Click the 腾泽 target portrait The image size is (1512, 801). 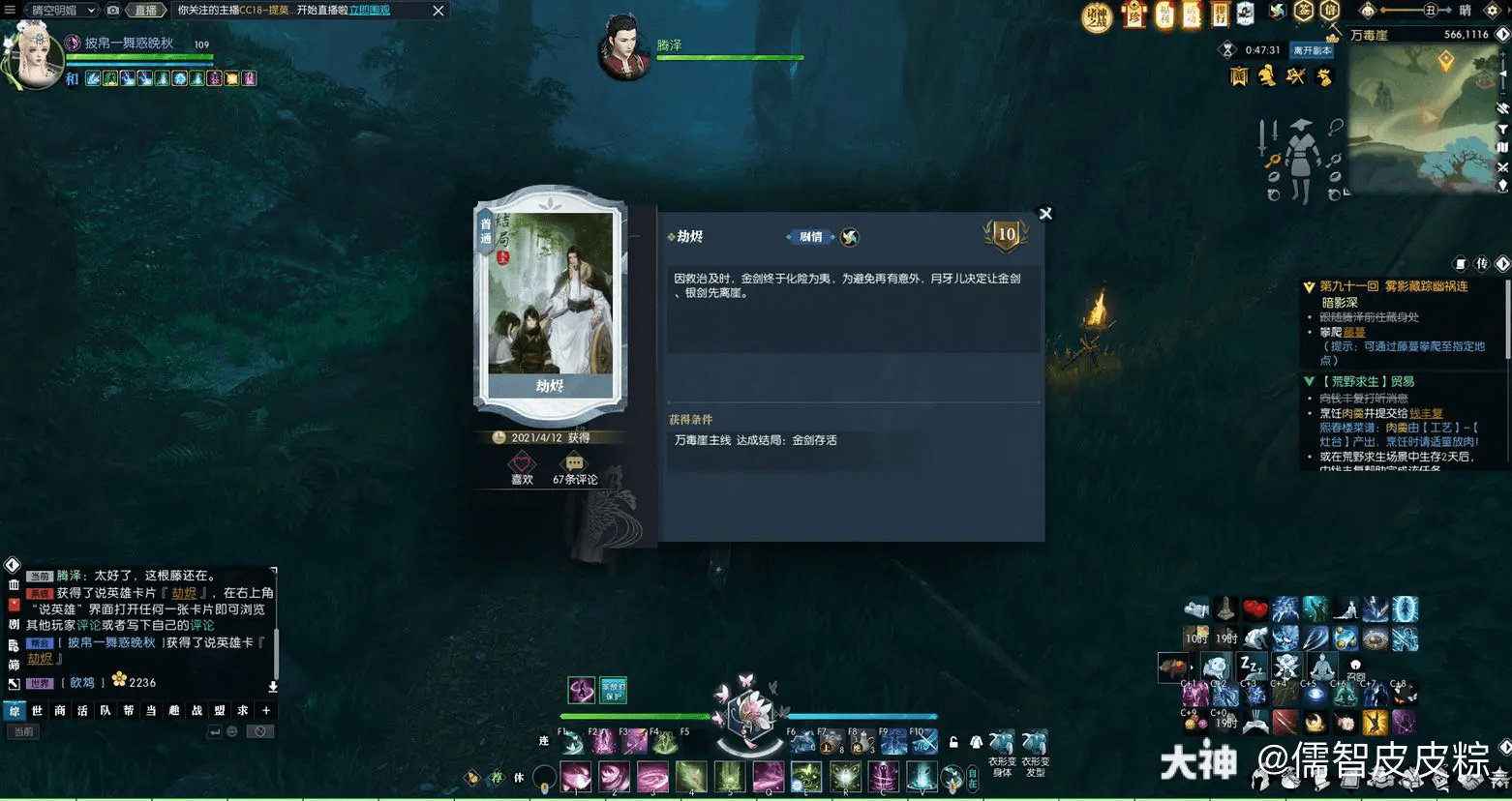click(x=623, y=48)
